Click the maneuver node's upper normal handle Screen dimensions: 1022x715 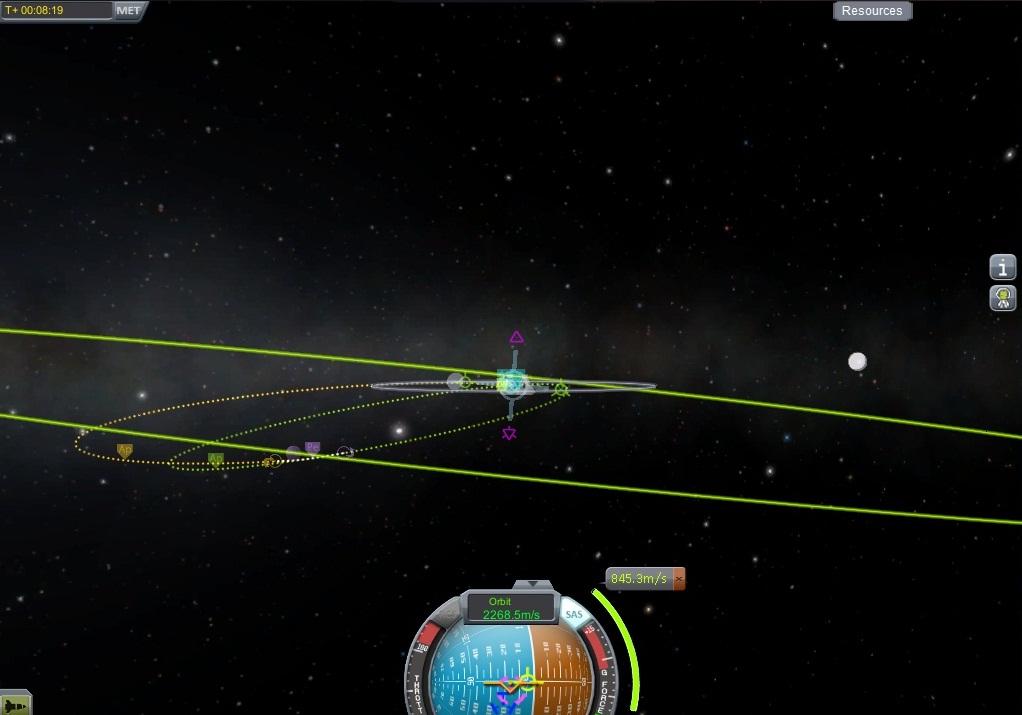(516, 337)
